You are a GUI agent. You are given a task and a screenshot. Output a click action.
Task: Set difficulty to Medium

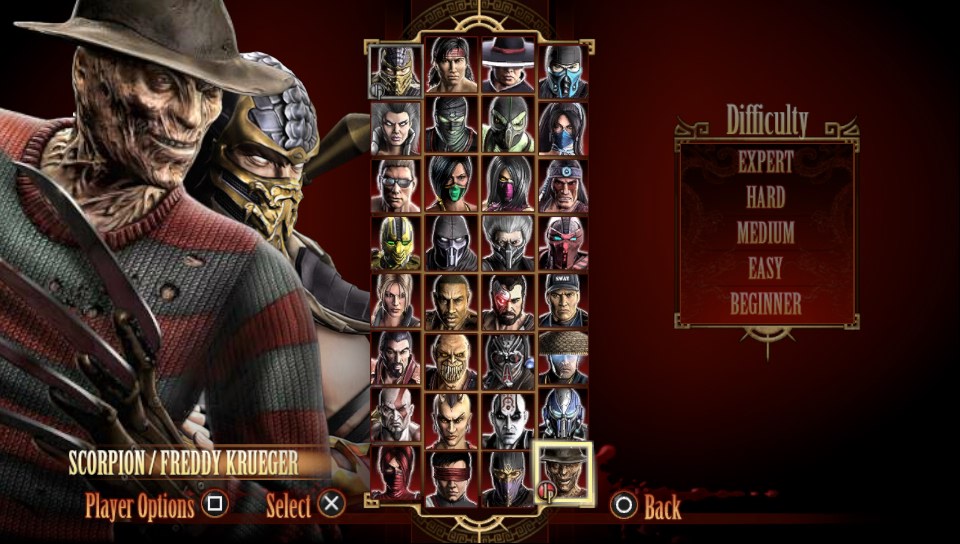[765, 233]
